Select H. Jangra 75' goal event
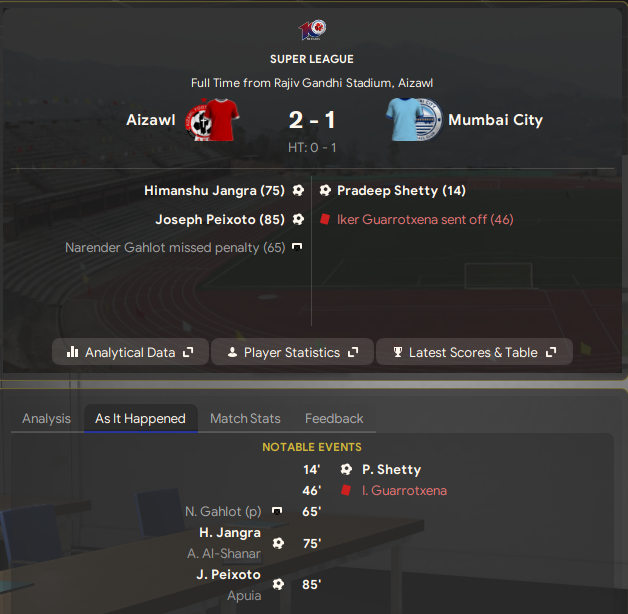 pos(230,533)
